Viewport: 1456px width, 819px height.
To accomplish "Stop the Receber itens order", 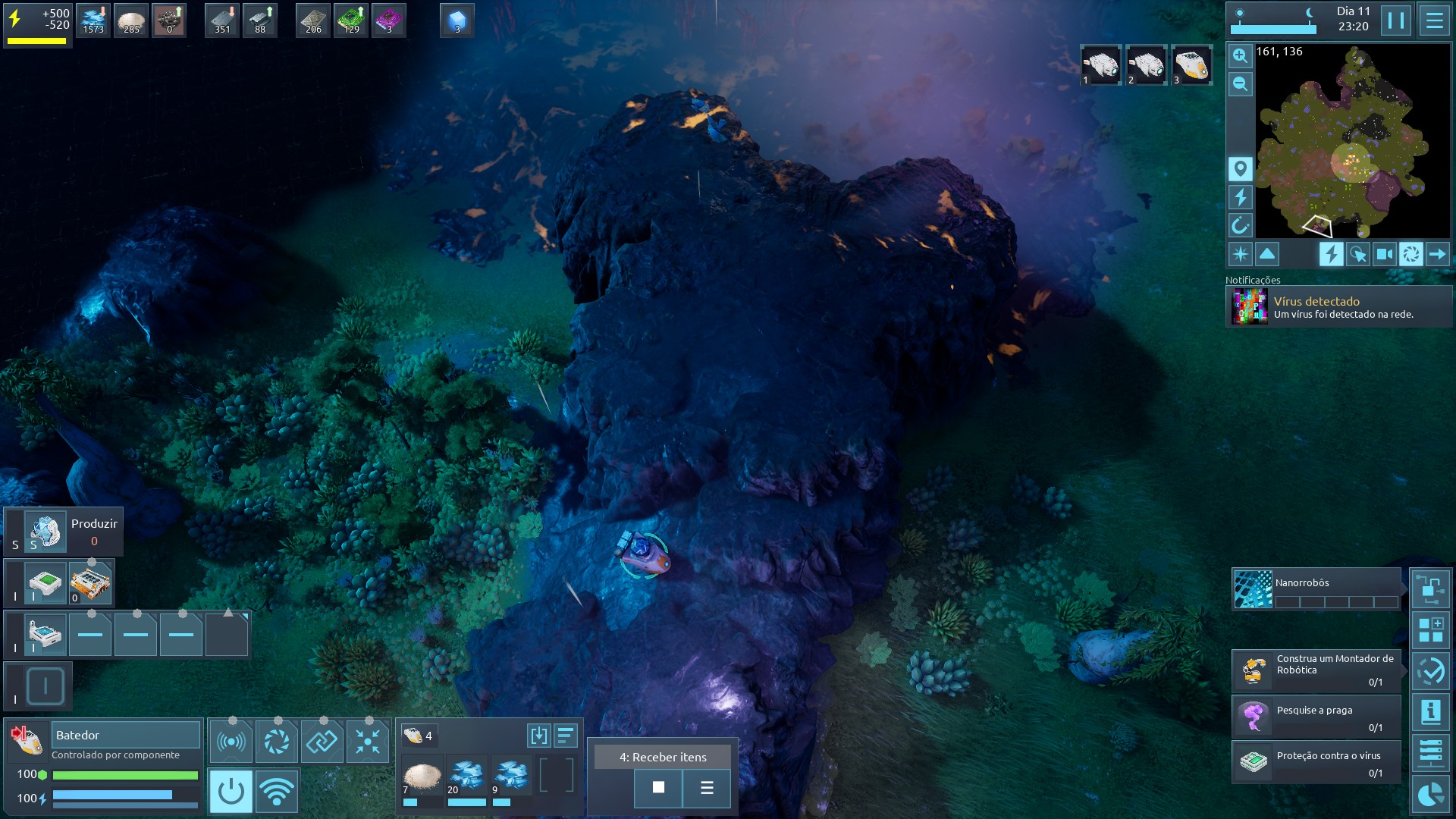I will [x=658, y=788].
